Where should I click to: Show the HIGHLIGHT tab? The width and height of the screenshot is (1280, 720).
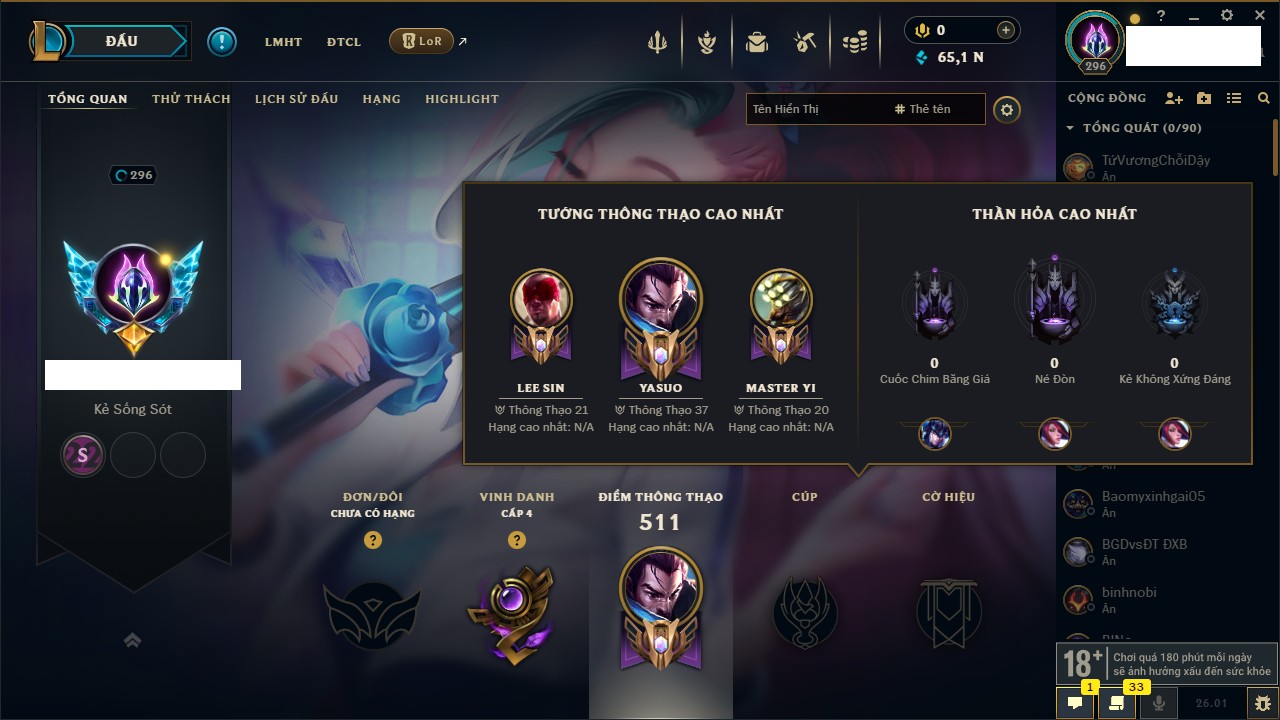click(x=461, y=99)
